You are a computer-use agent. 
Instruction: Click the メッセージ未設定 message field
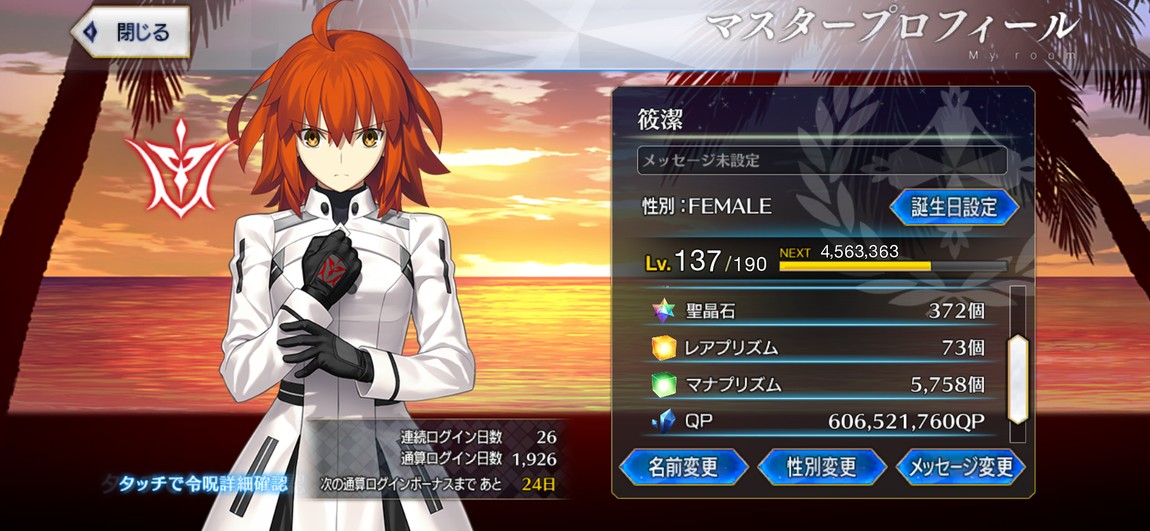pyautogui.click(x=821, y=160)
